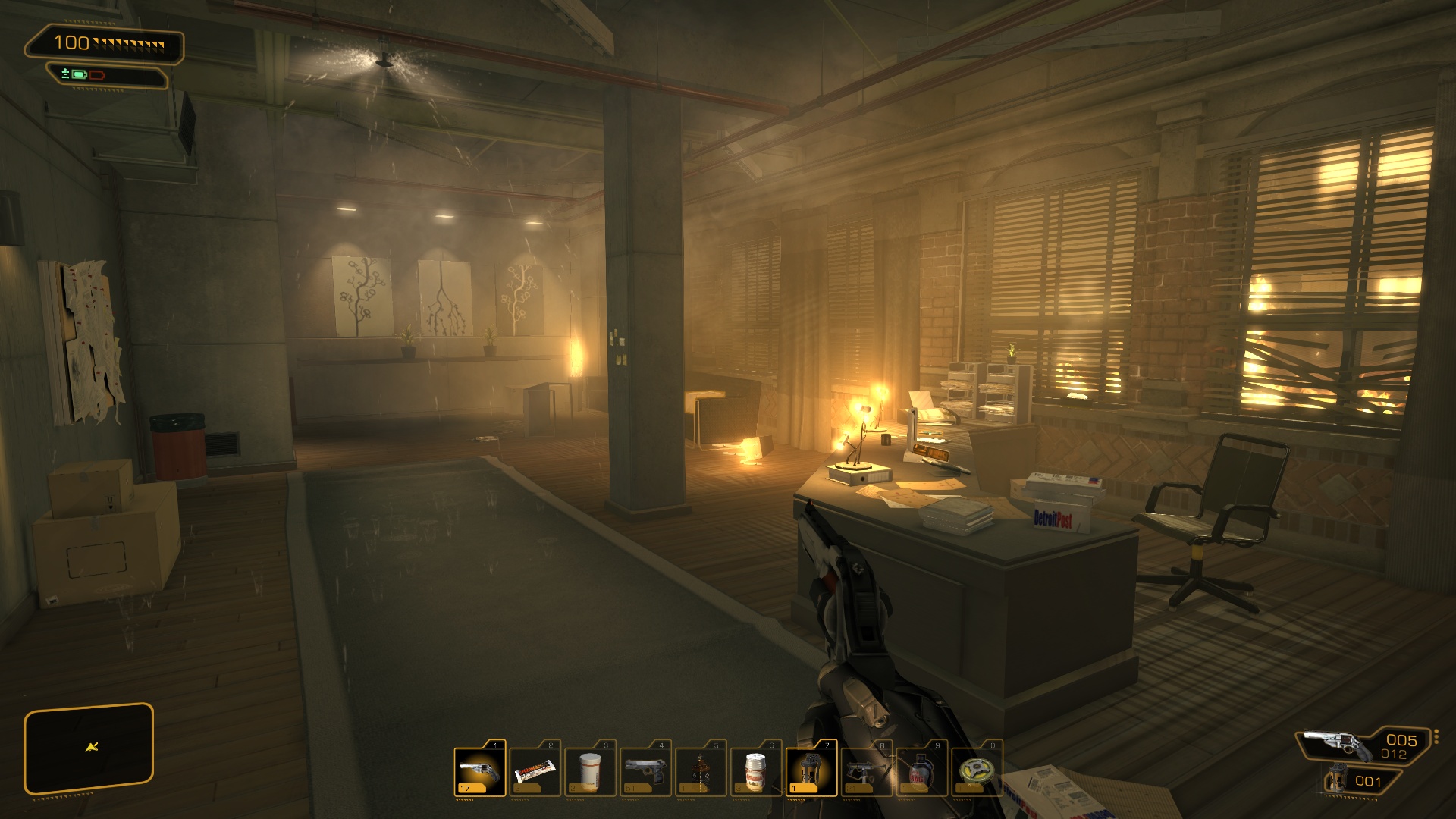
Task: Select the dark liquor bottle slot
Action: click(701, 771)
